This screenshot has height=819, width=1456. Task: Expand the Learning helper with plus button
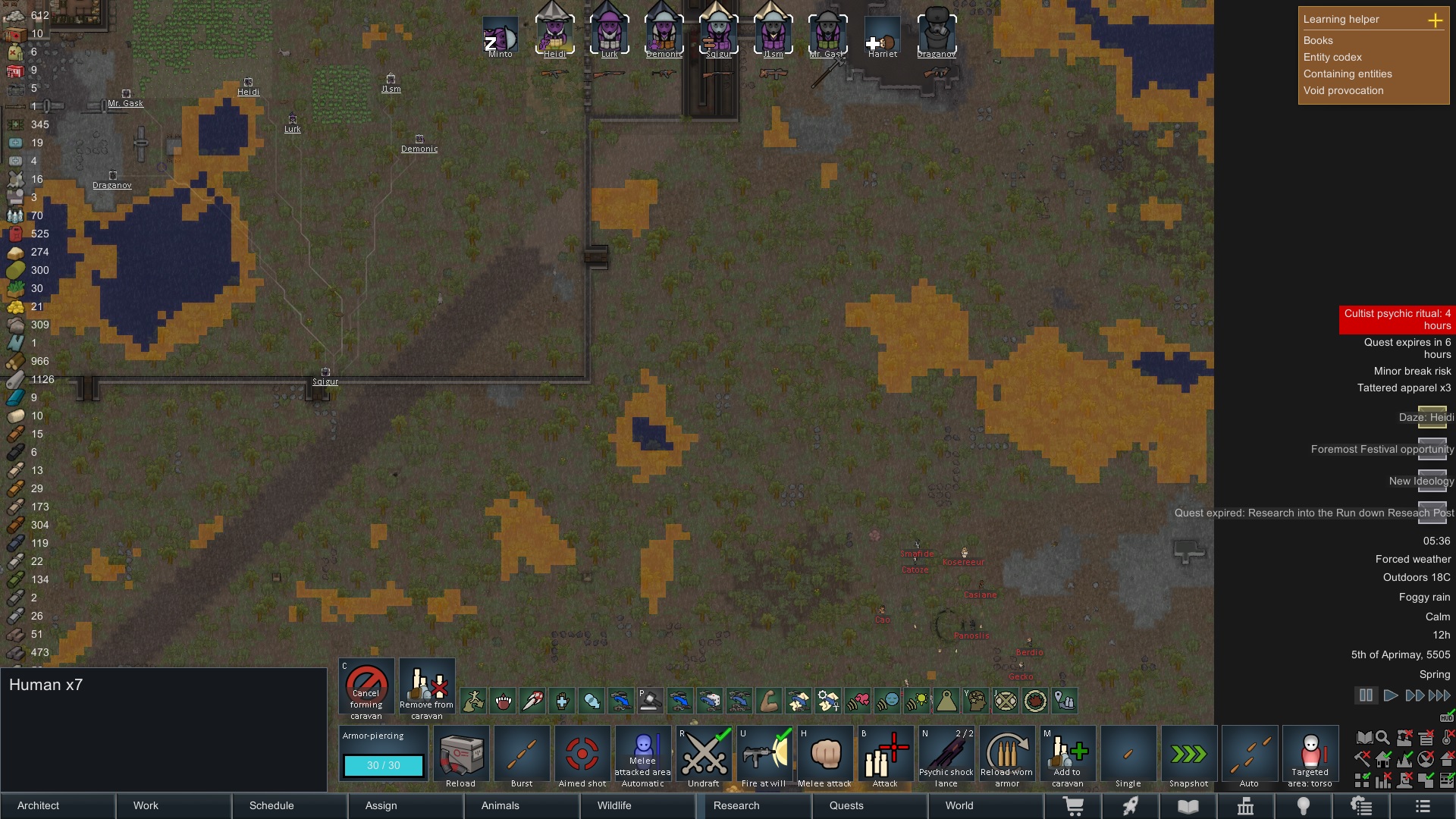pos(1437,20)
